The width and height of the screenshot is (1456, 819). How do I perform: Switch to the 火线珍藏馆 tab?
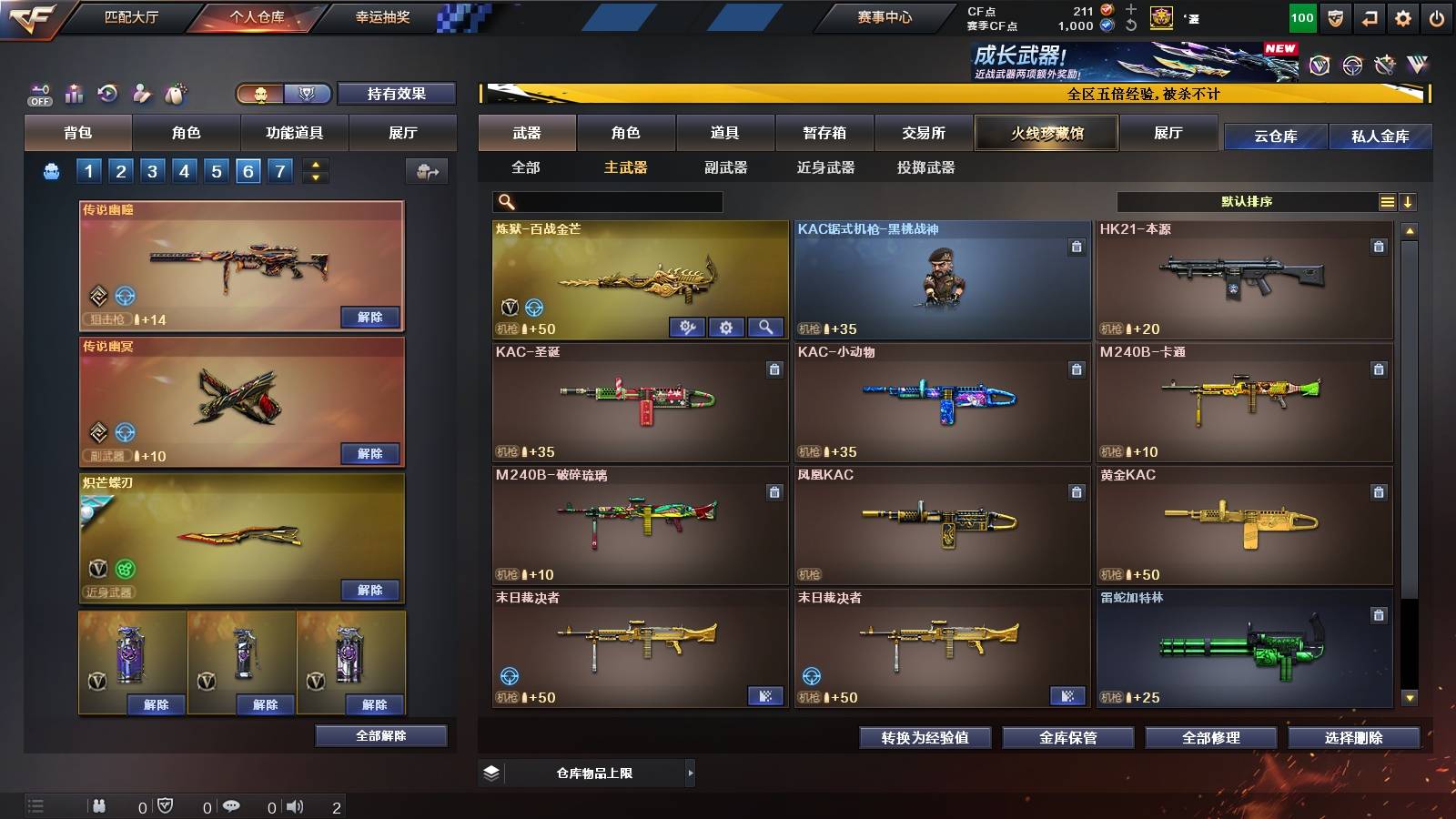(x=1046, y=133)
